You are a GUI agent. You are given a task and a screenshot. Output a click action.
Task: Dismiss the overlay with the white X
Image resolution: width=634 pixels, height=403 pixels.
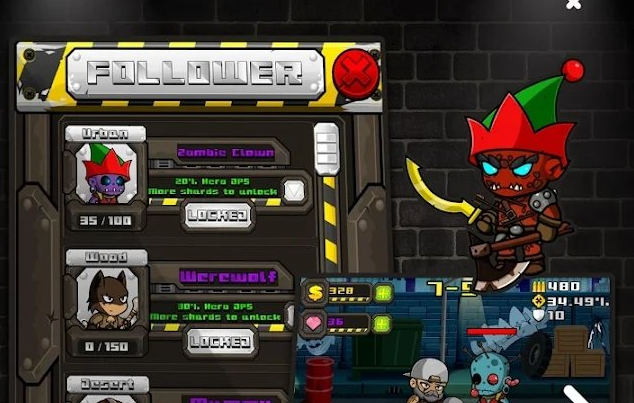pyautogui.click(x=573, y=4)
